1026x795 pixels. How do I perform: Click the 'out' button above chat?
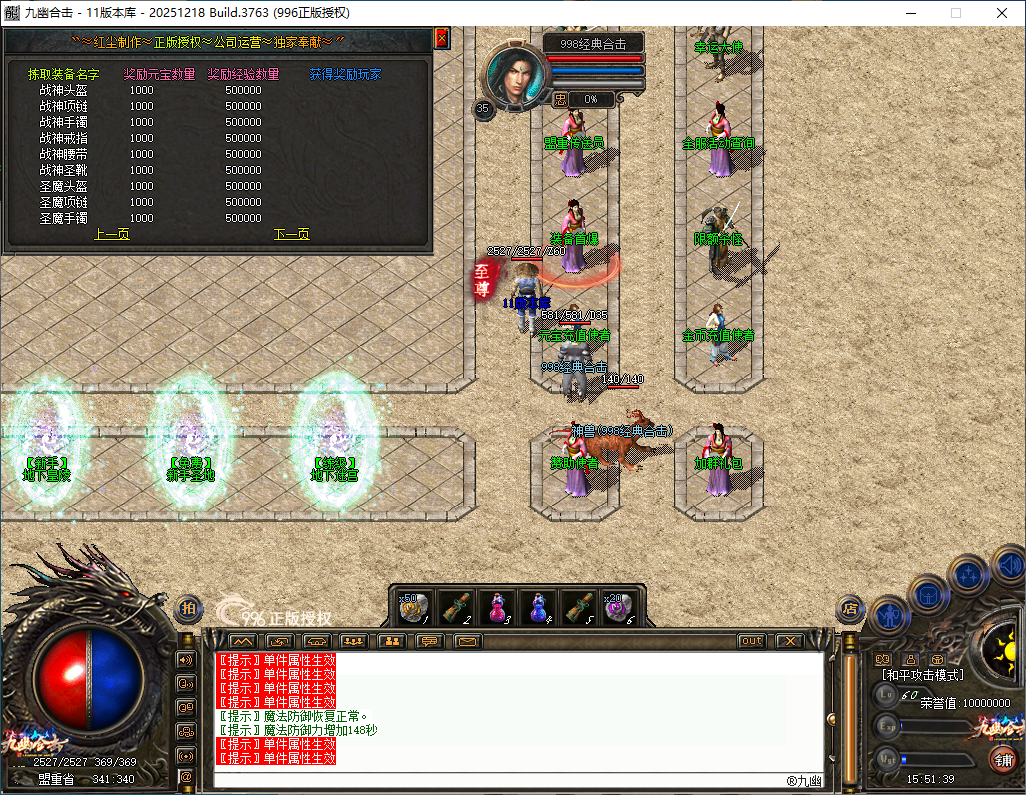click(x=751, y=641)
